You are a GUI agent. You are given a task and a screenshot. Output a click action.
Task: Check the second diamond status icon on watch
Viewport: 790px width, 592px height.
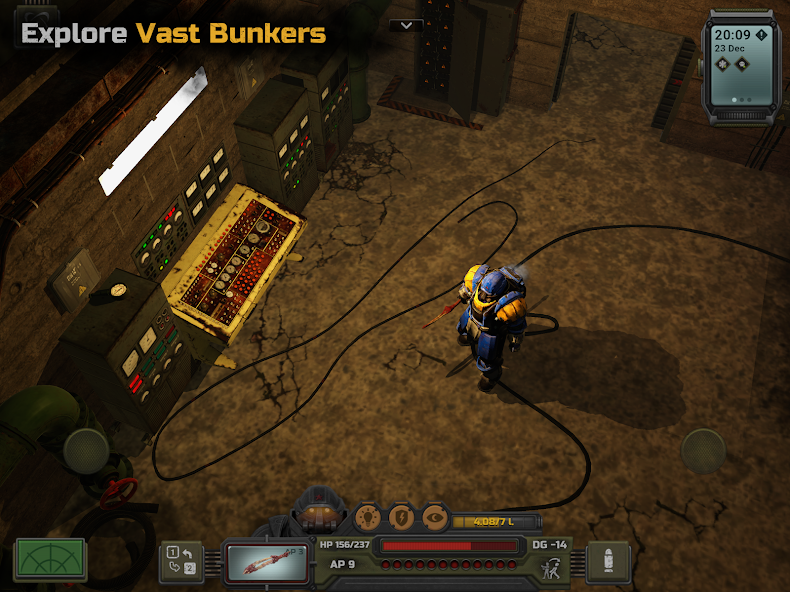pyautogui.click(x=742, y=64)
